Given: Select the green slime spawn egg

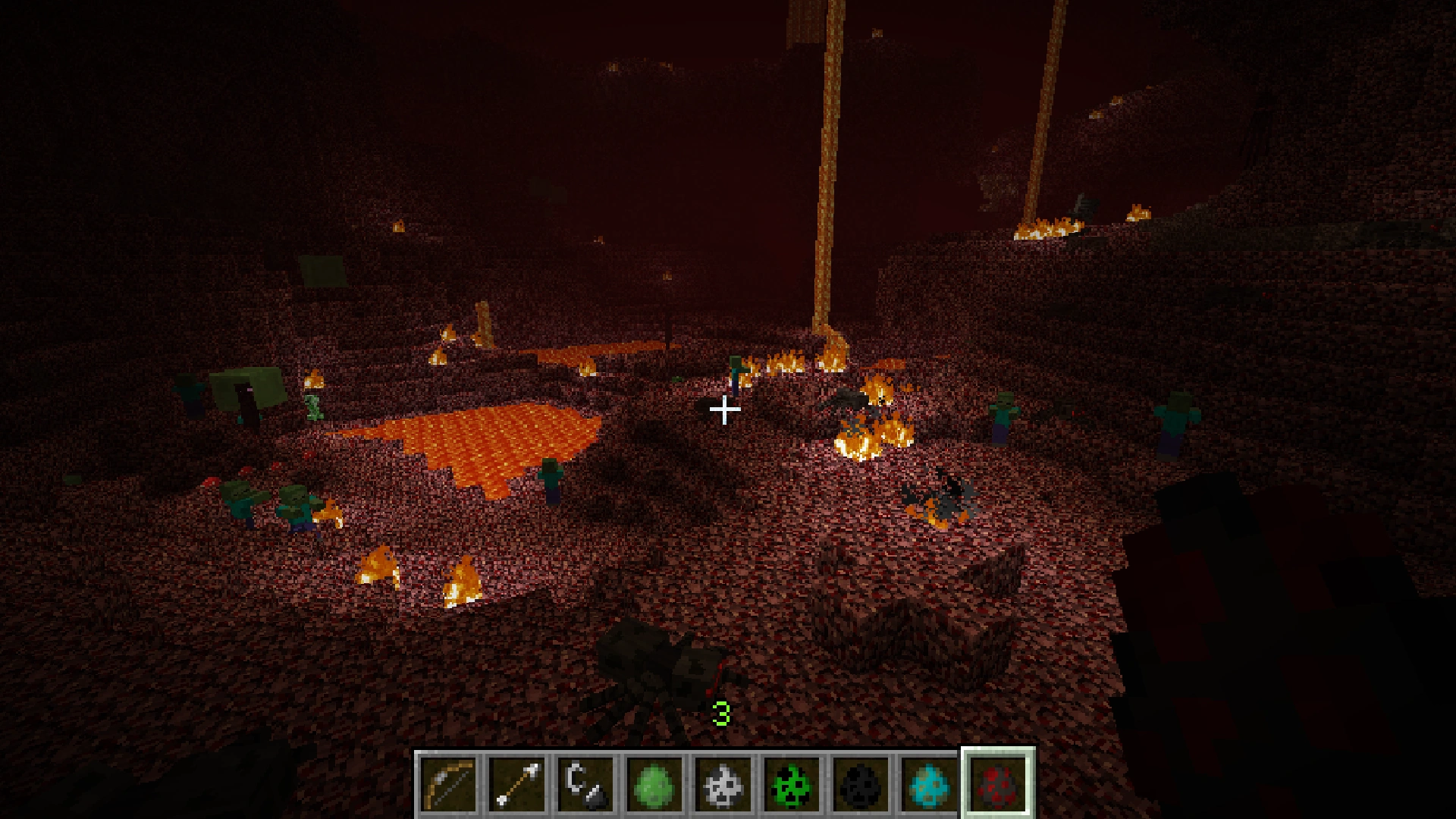Looking at the screenshot, I should click(653, 781).
